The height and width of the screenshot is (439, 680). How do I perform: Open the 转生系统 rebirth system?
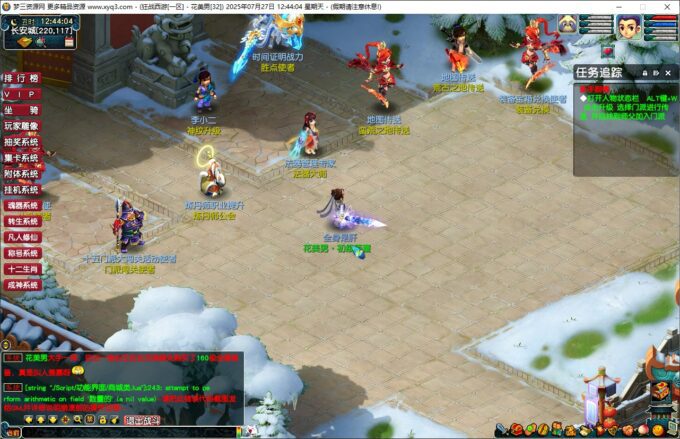20,221
